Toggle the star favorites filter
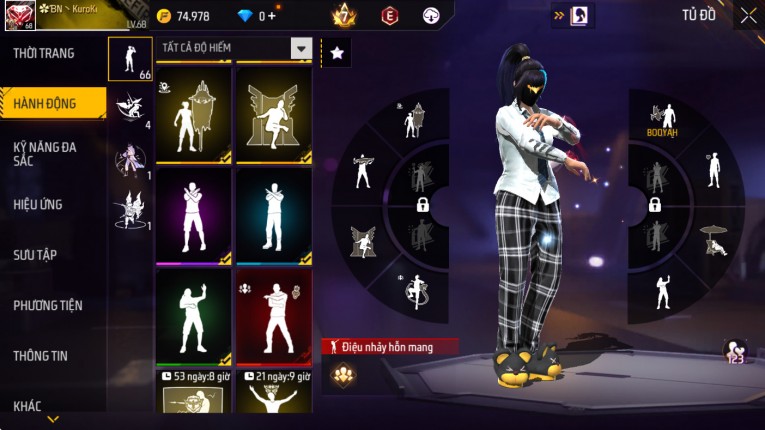 (x=337, y=53)
